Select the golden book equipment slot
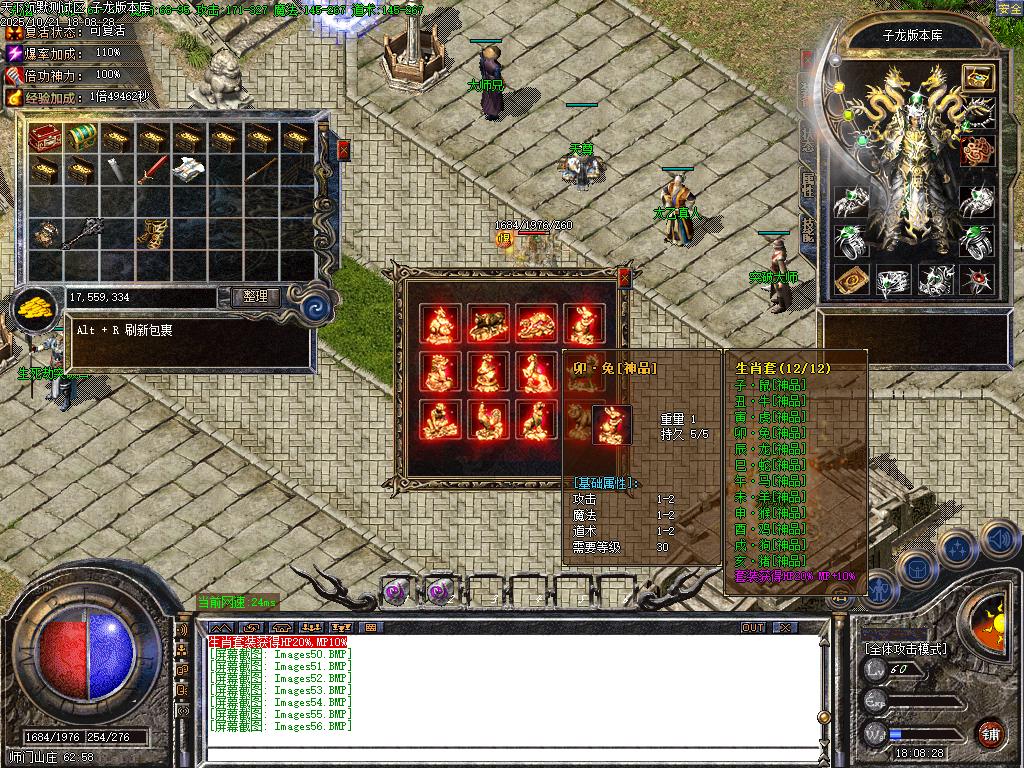This screenshot has width=1024, height=768. [x=850, y=280]
